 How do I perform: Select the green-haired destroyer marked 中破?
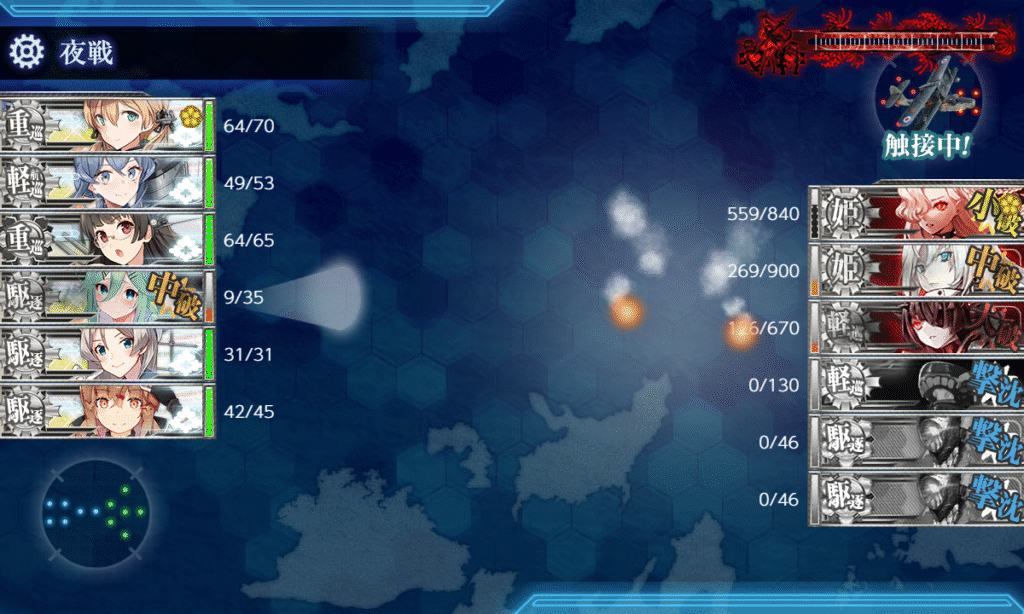pos(108,297)
